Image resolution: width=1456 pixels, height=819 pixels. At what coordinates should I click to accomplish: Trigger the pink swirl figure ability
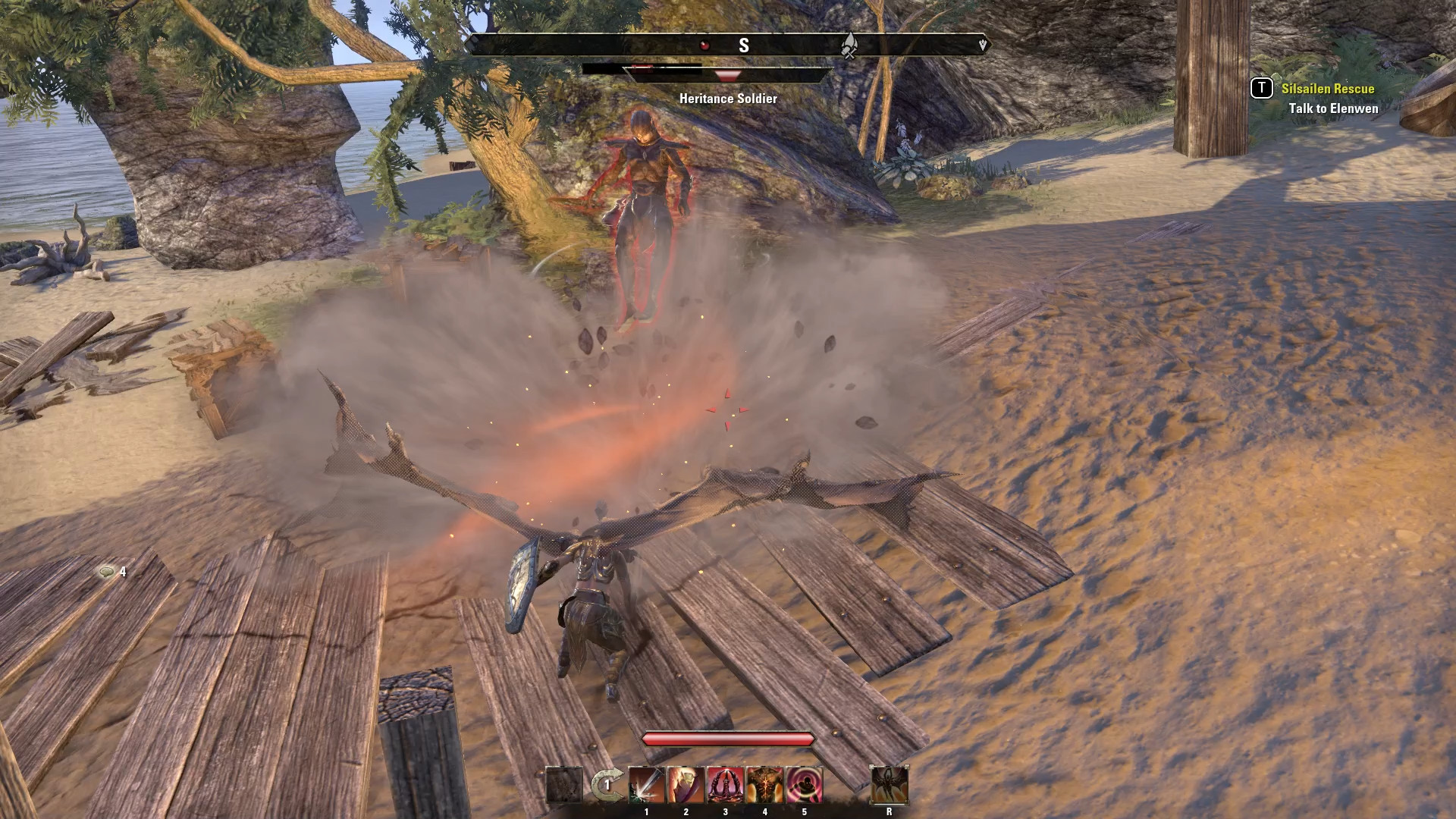click(x=804, y=785)
